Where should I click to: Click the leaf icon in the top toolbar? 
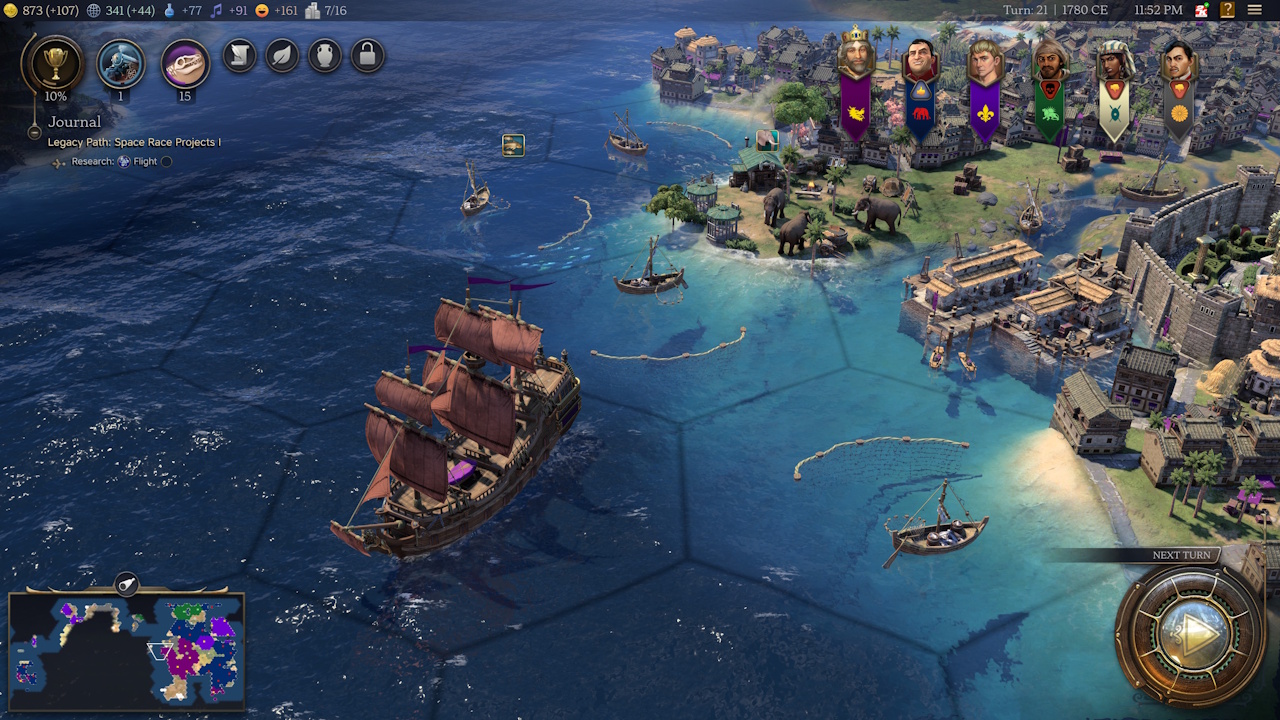pyautogui.click(x=281, y=56)
